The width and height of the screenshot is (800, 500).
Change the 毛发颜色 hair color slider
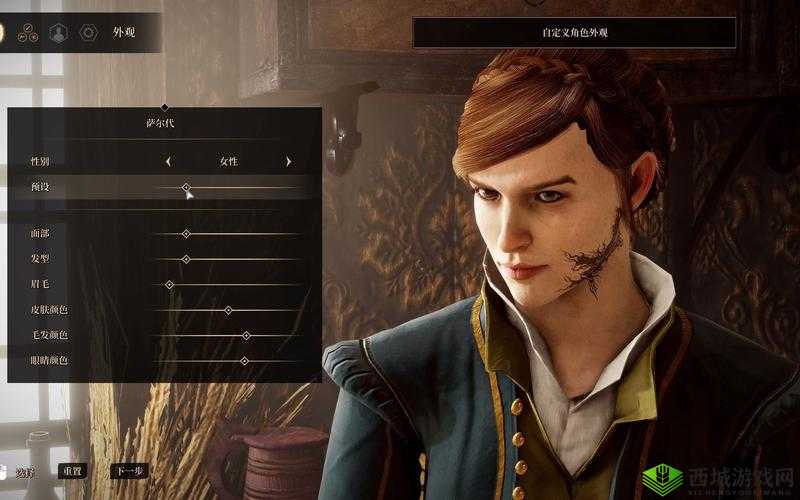click(246, 335)
